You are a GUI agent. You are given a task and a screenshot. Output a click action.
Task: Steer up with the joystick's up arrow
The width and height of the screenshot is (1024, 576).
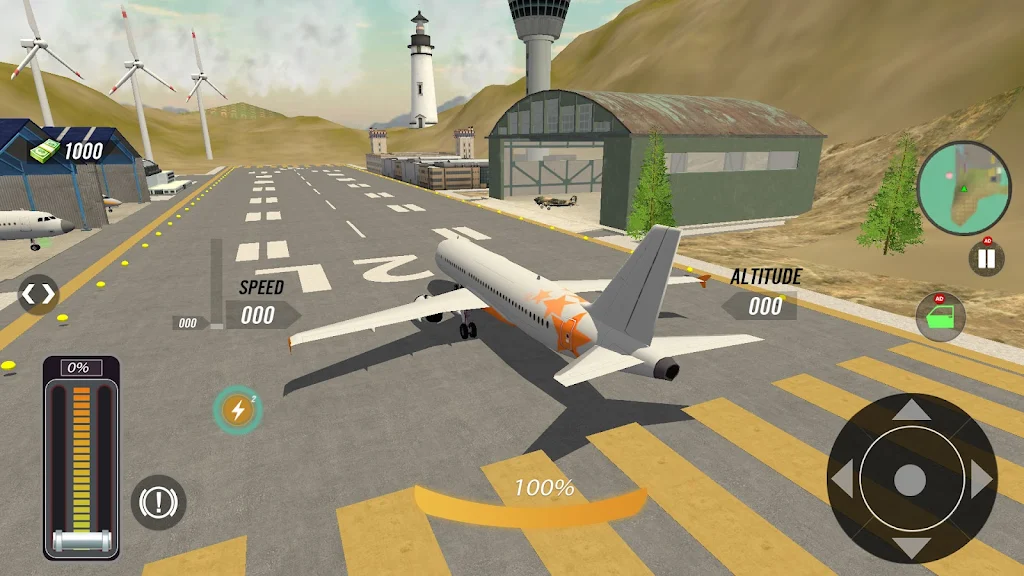tap(910, 409)
